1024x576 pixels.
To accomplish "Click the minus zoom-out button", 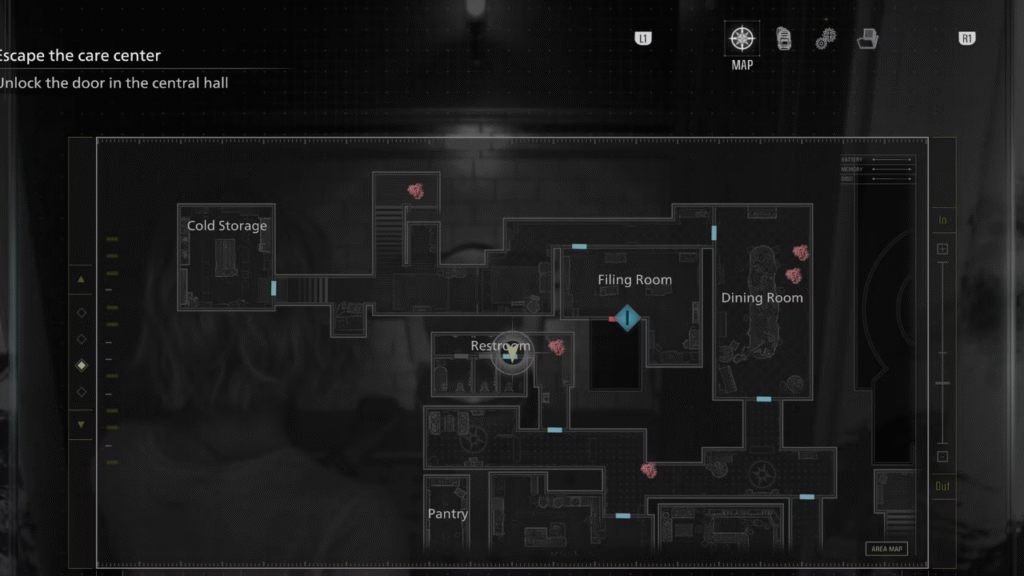I will pos(942,457).
